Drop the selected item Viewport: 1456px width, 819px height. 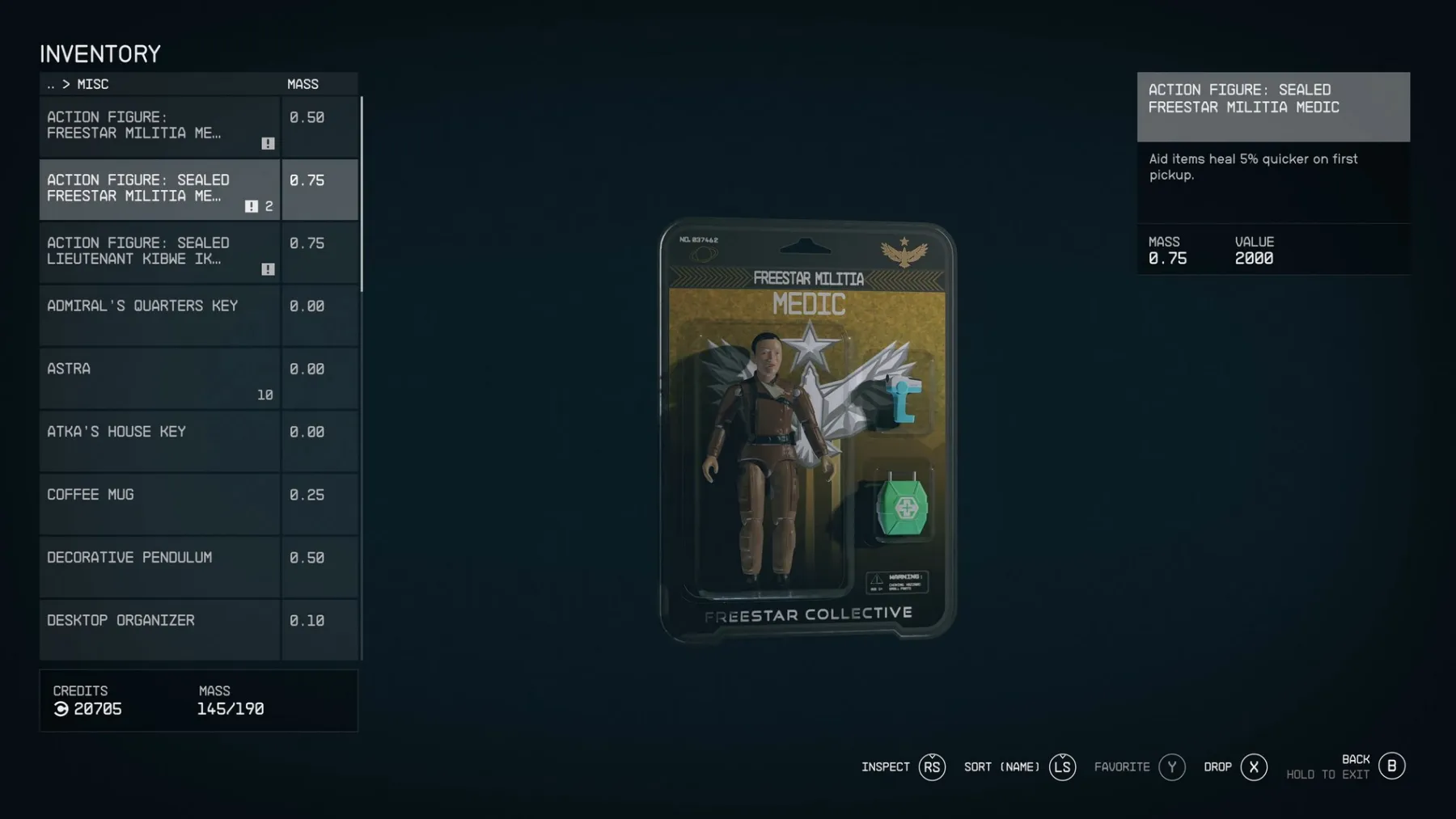[x=1254, y=766]
